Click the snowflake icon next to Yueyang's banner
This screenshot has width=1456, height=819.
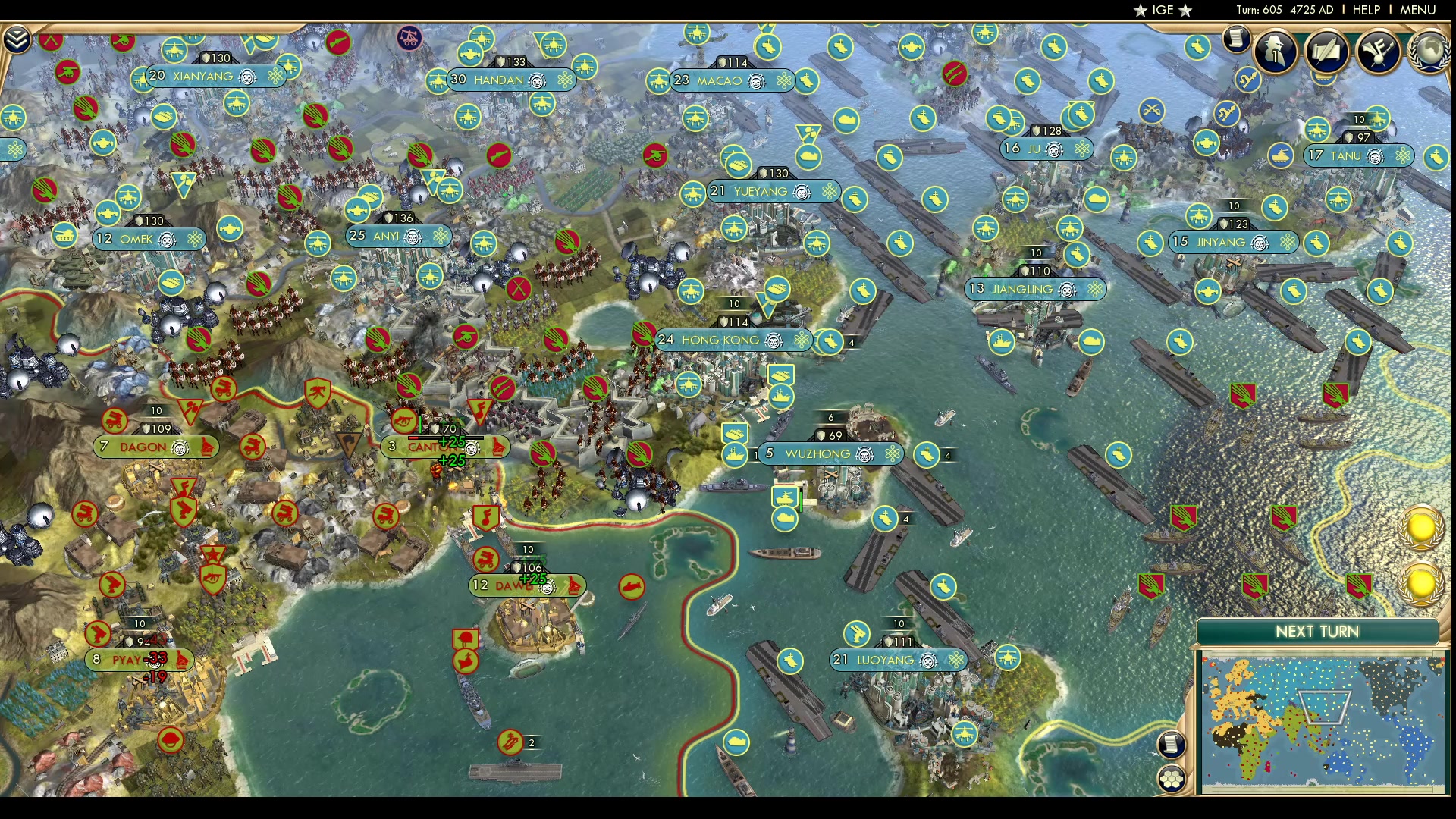tap(829, 192)
